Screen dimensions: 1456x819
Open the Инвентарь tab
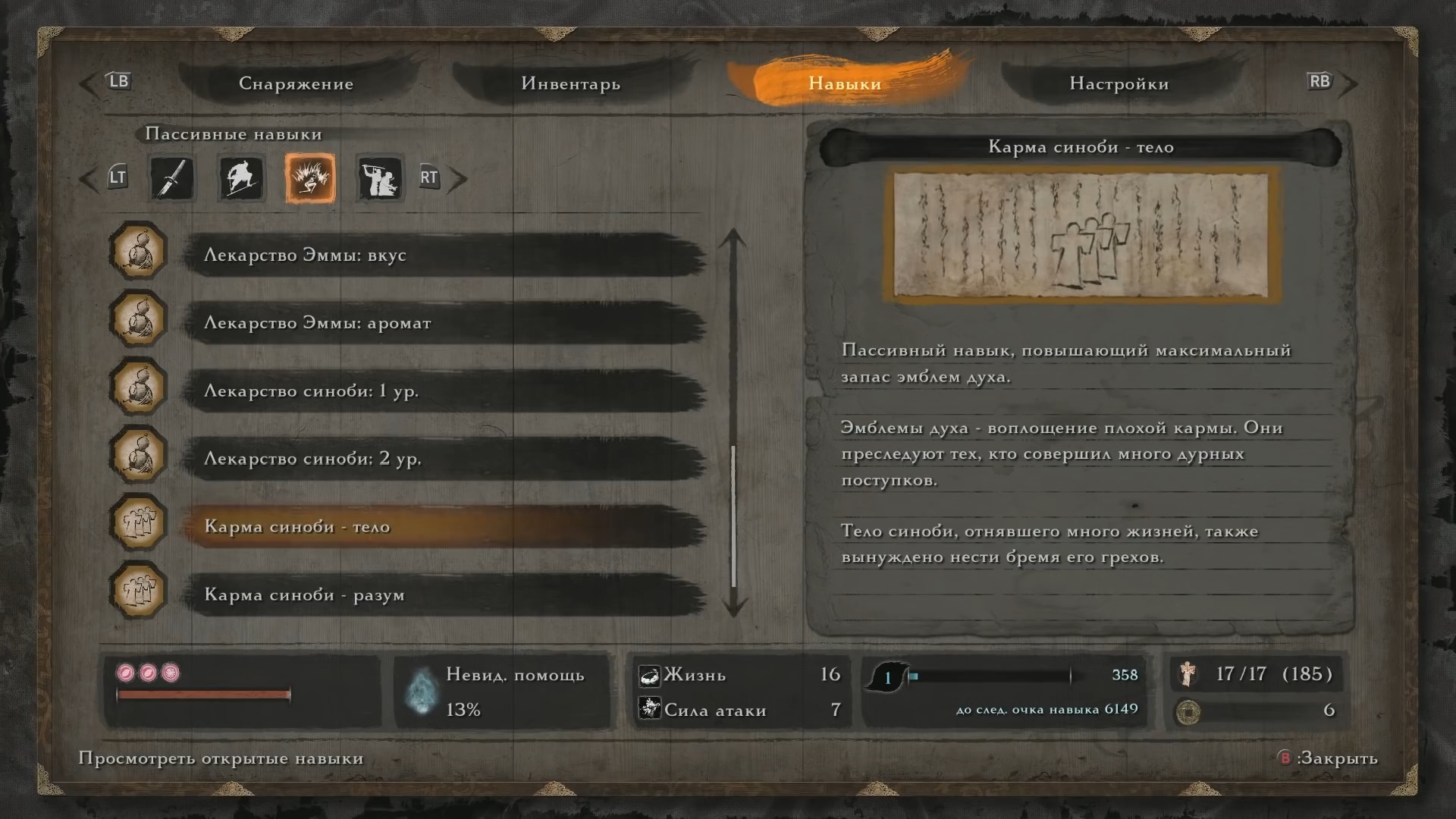(570, 83)
